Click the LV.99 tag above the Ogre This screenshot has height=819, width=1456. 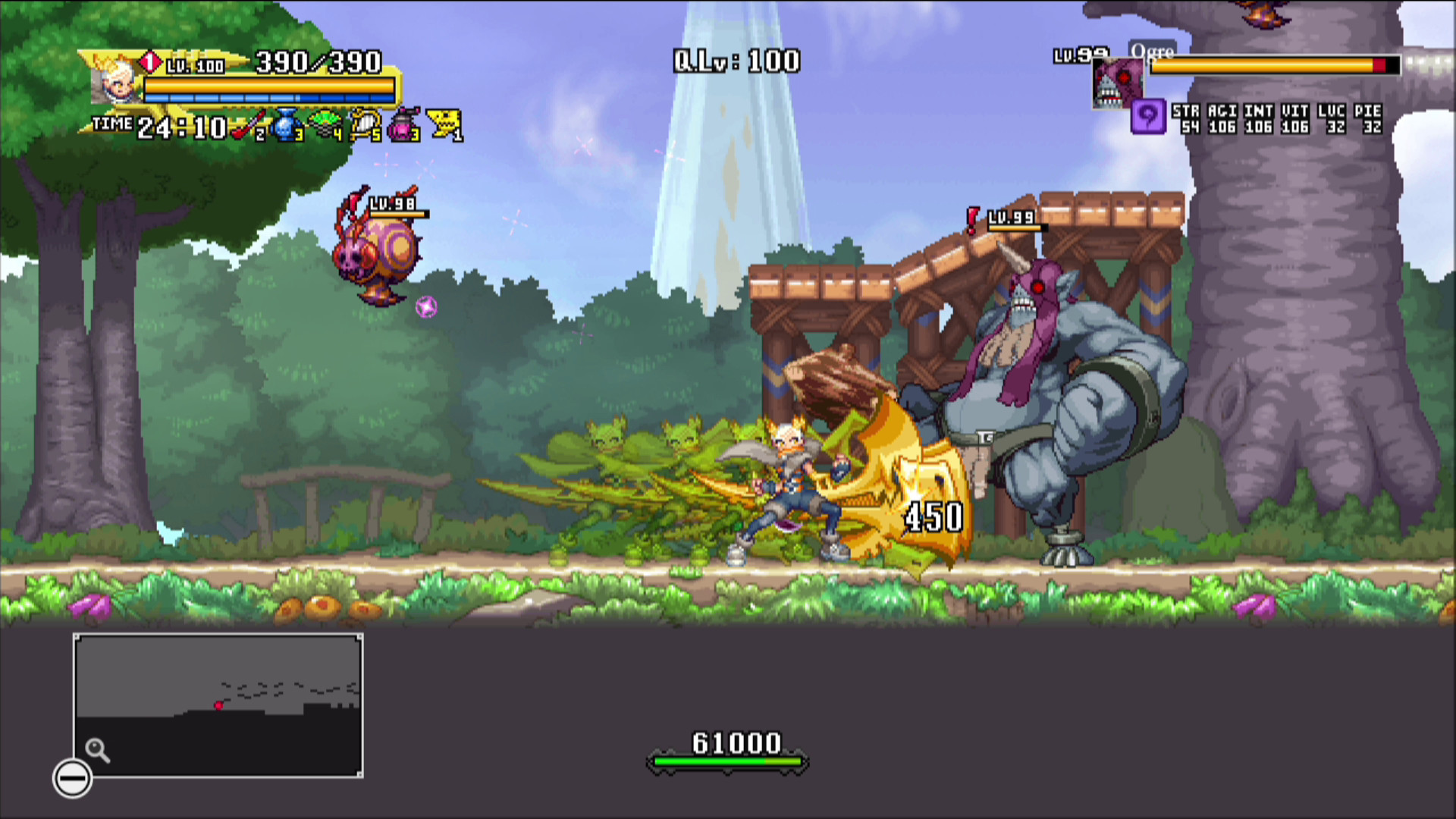pos(1010,218)
